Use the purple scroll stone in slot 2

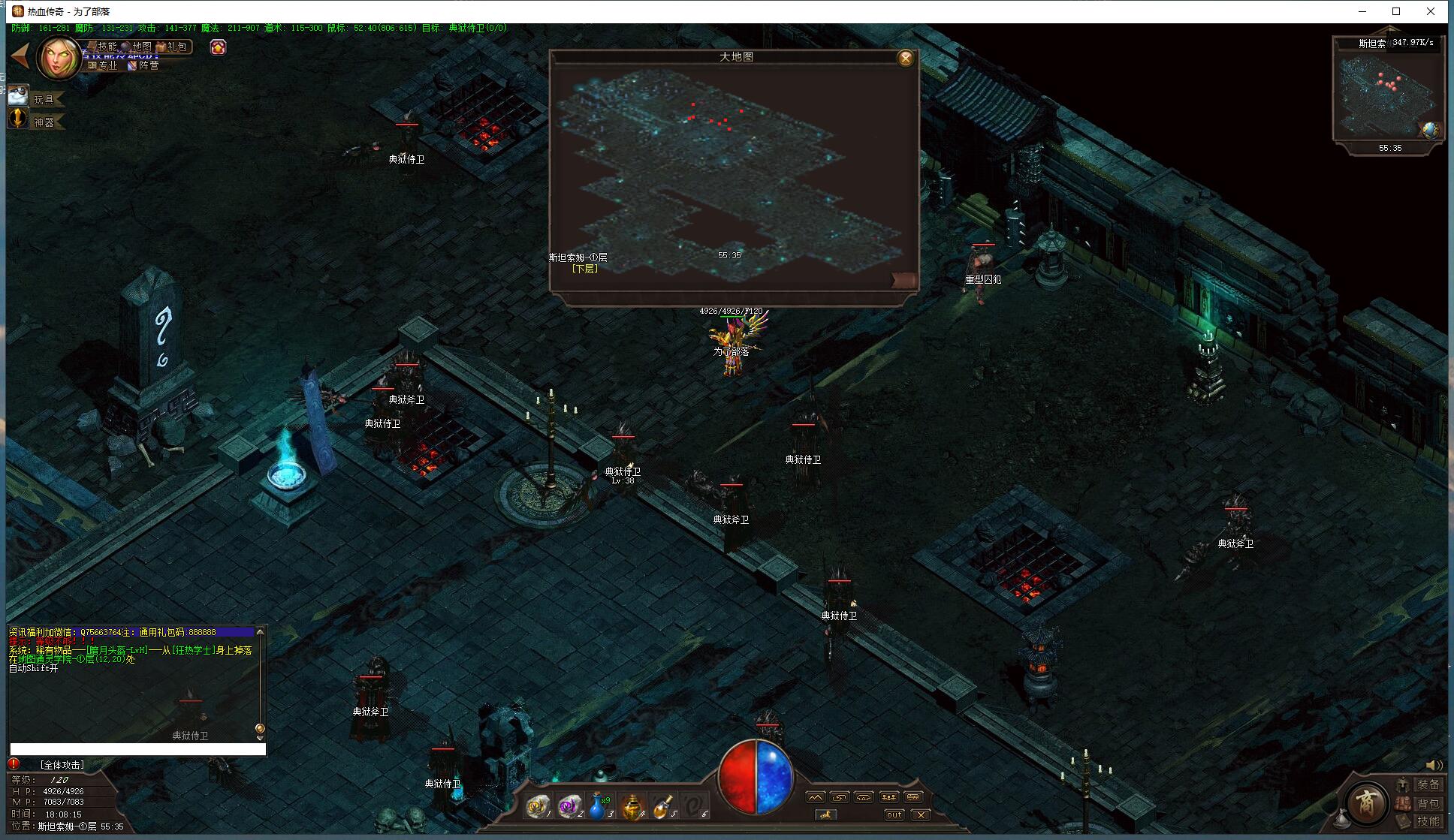tap(569, 806)
